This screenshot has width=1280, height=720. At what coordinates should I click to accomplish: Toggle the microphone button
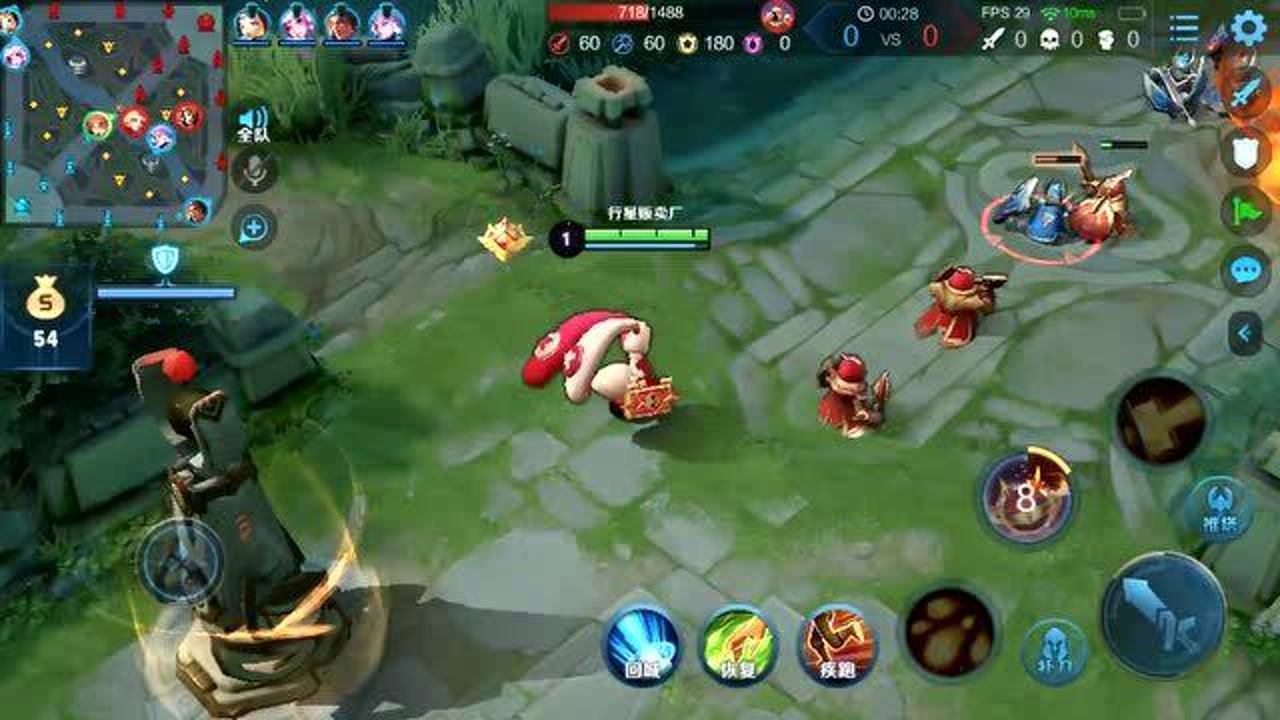pyautogui.click(x=254, y=172)
